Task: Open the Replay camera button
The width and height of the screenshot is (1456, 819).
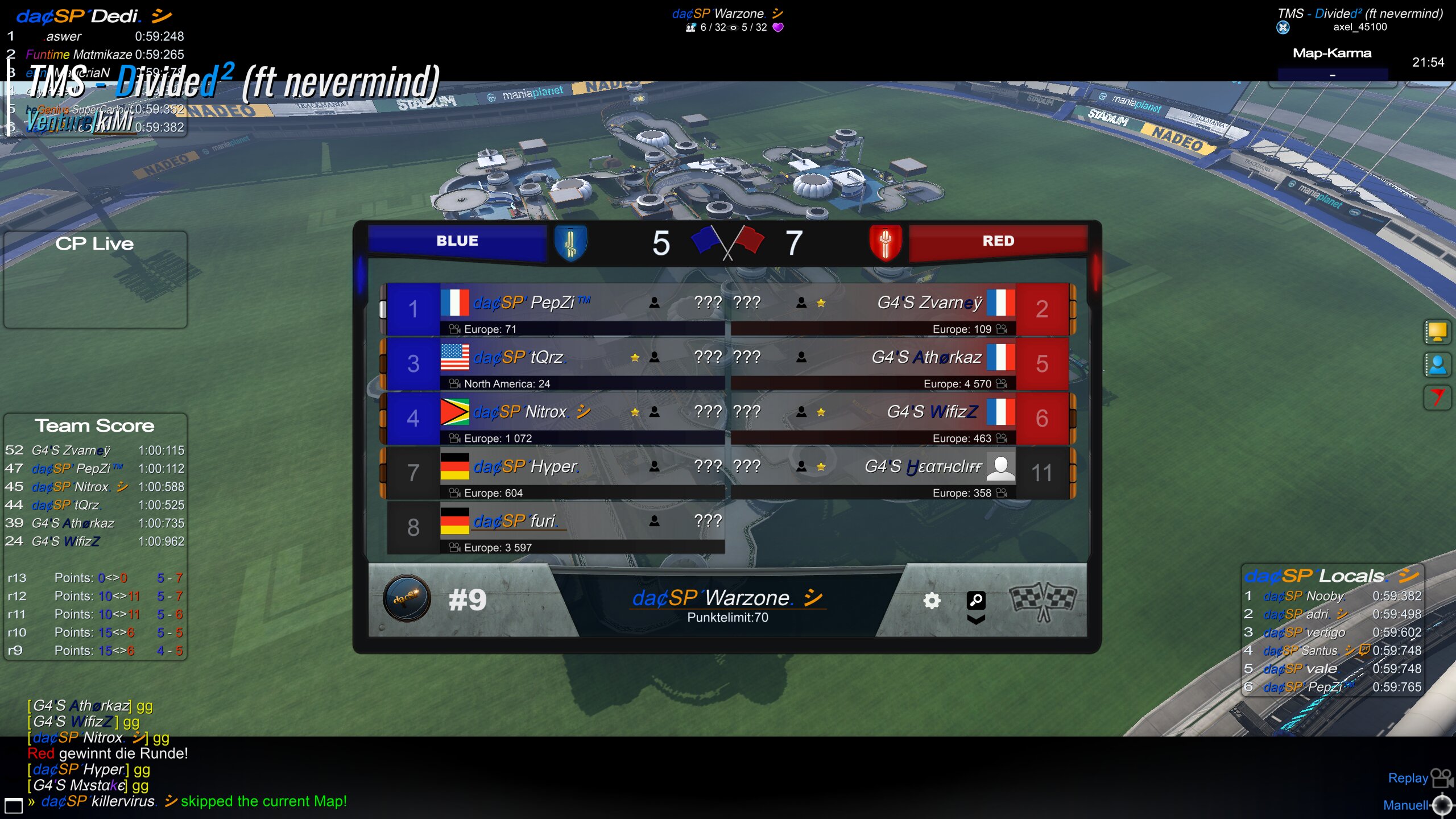Action: pos(1441,777)
